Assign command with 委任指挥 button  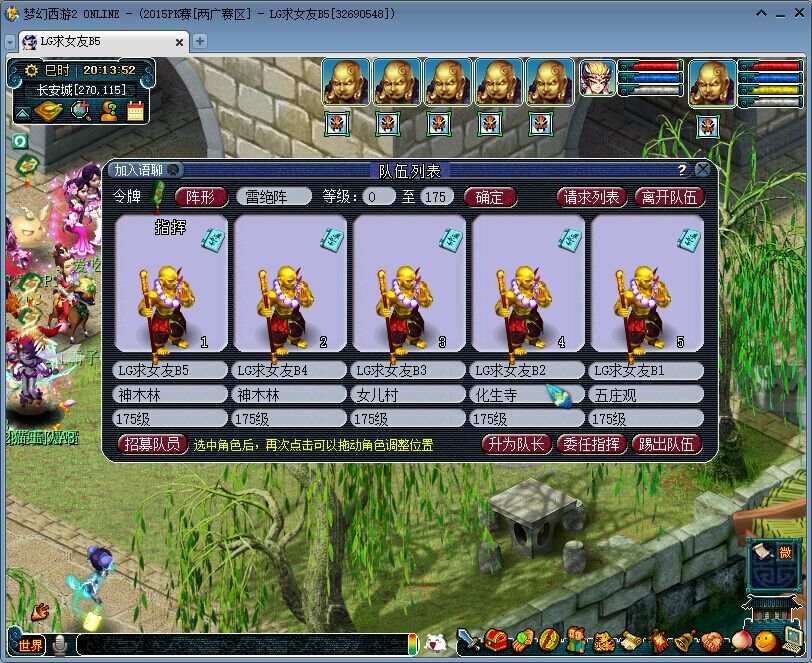point(591,444)
